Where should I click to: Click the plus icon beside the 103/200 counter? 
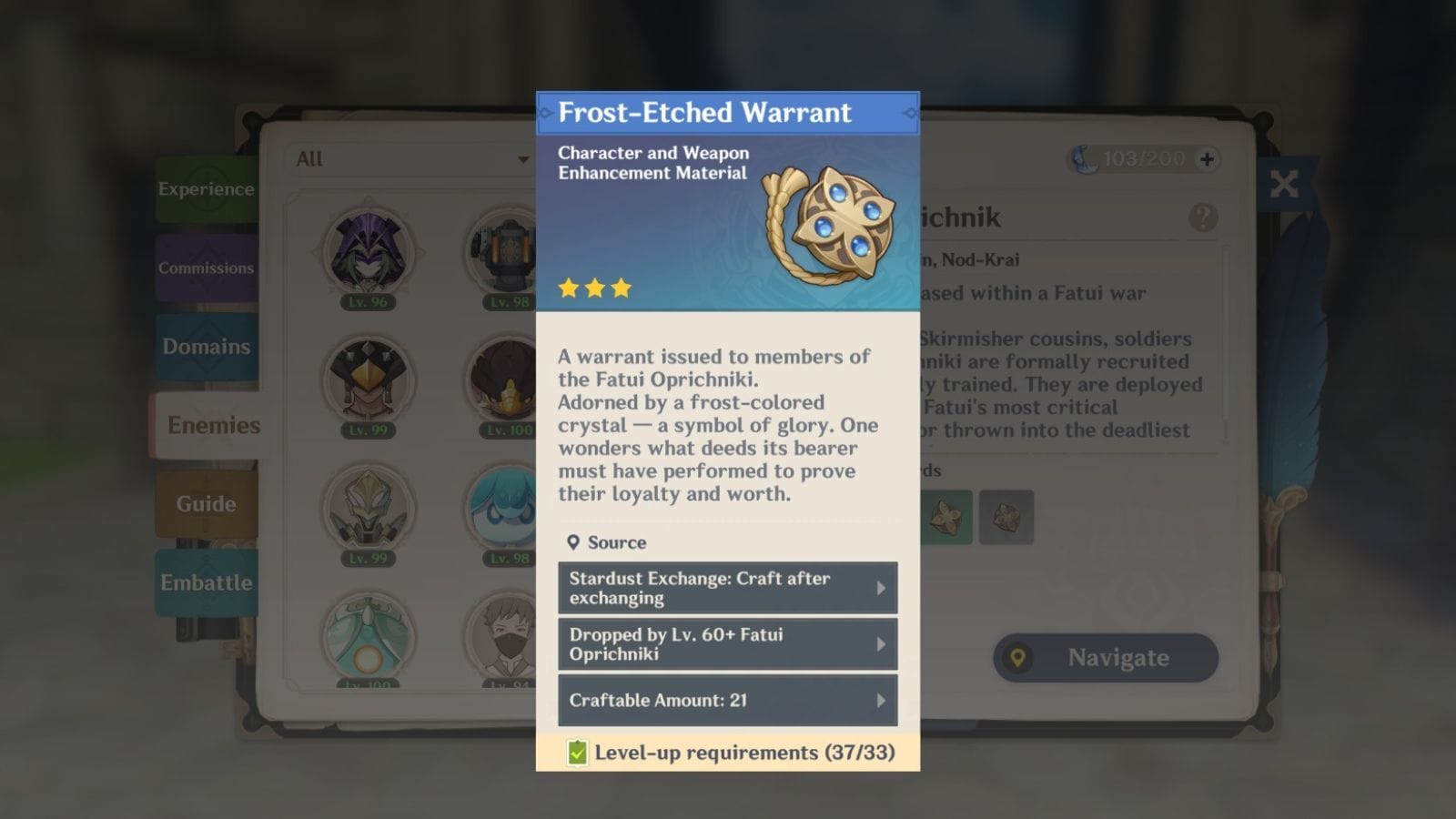(1208, 158)
